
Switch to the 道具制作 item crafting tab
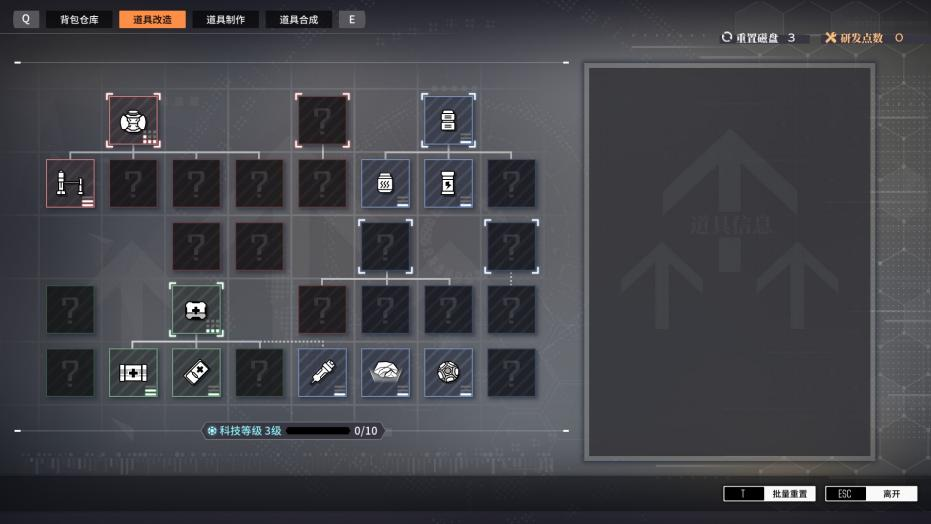coord(225,19)
